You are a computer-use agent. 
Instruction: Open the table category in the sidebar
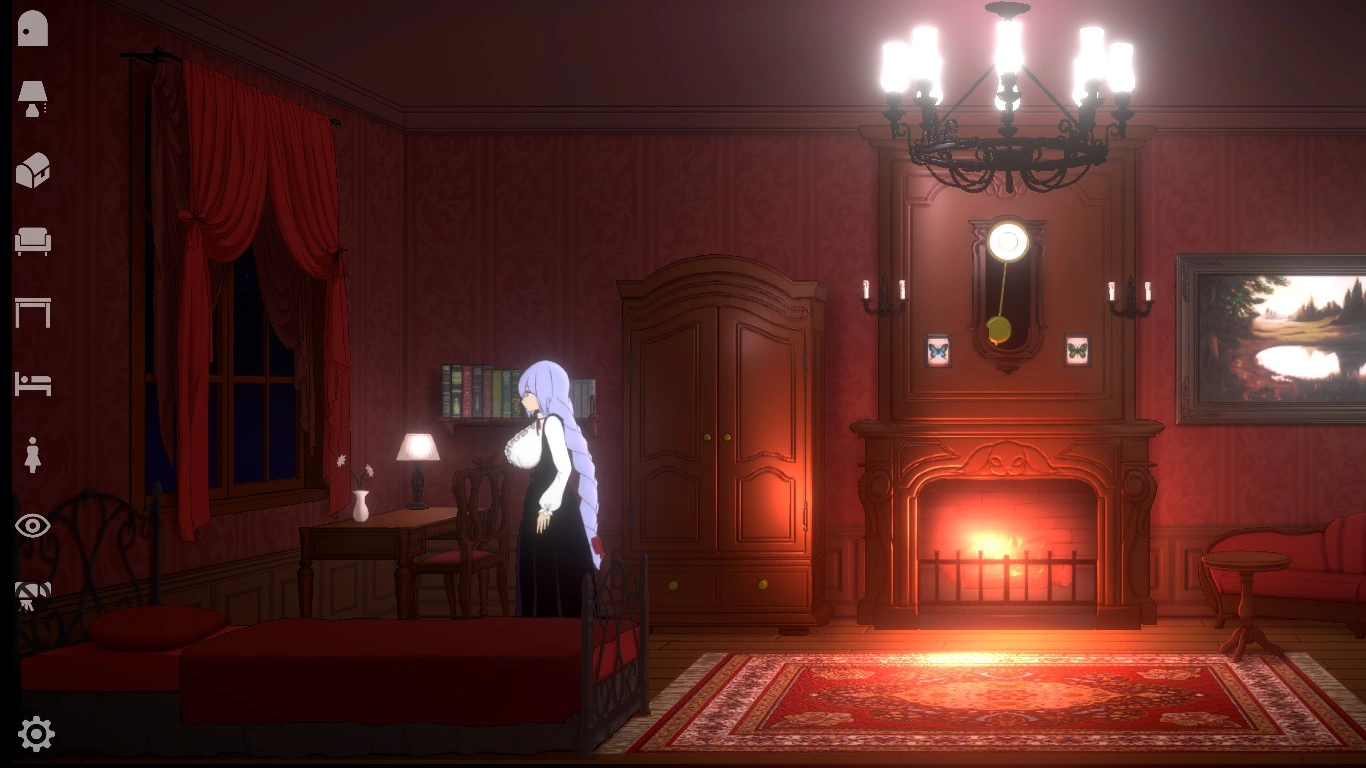(x=33, y=312)
